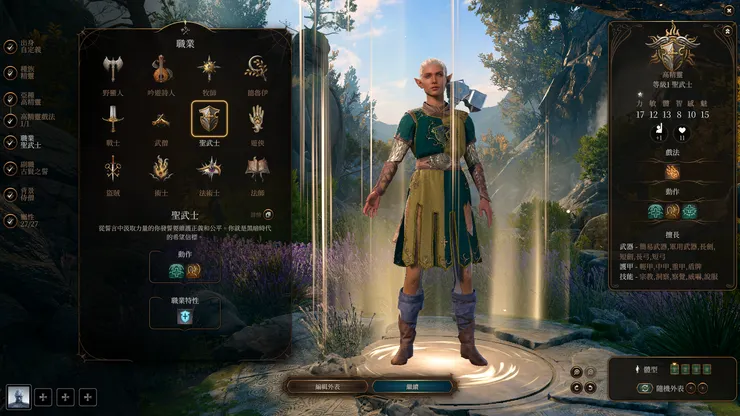
Task: Select the Druid (德魯伊) class
Action: coord(257,70)
